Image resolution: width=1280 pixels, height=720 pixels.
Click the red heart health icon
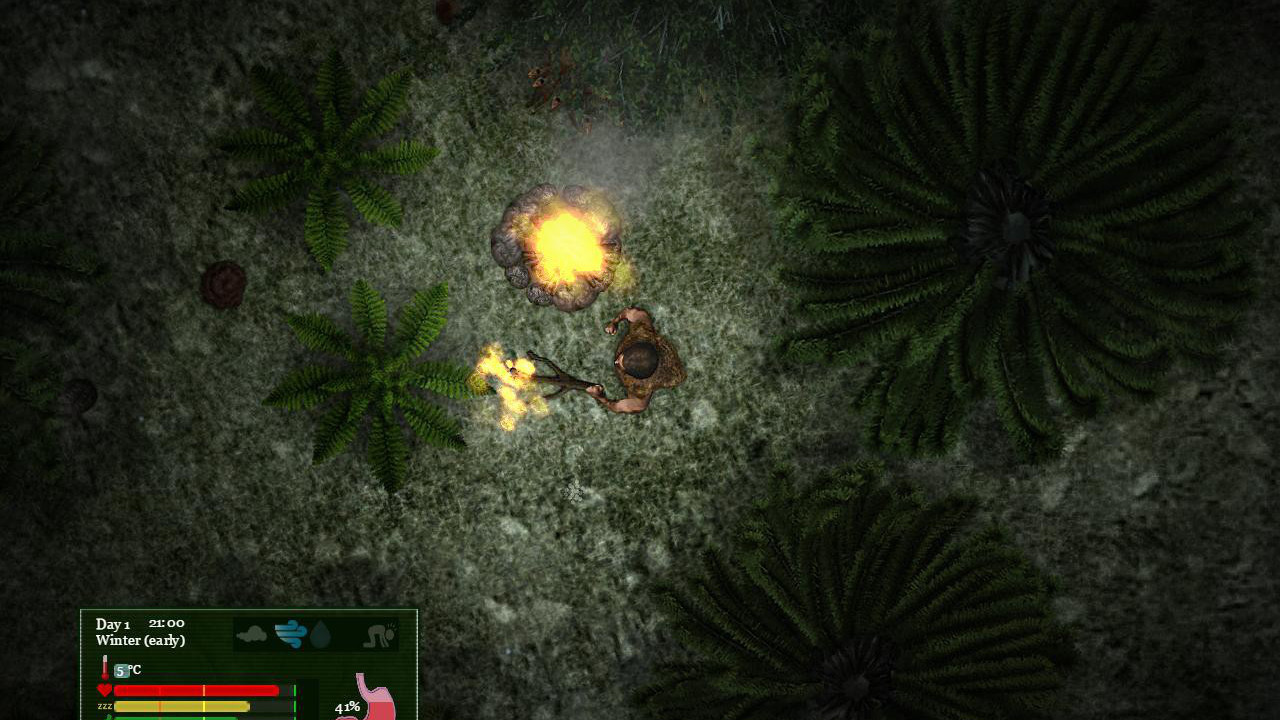click(105, 688)
